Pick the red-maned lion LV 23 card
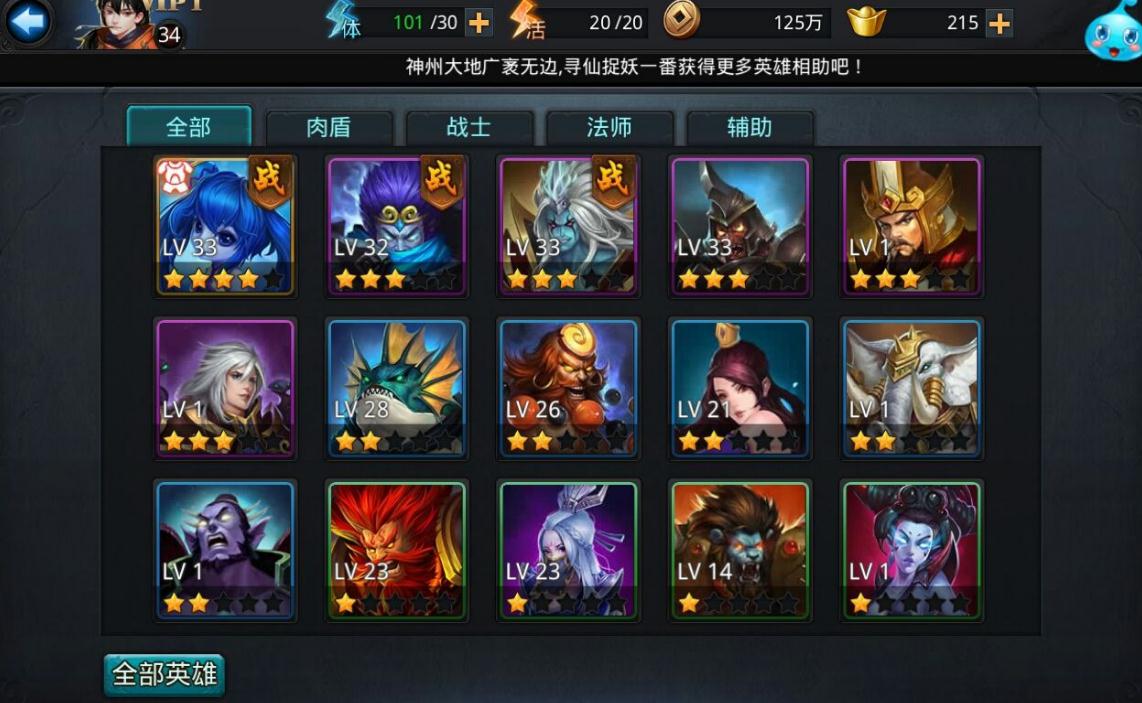 tap(397, 550)
